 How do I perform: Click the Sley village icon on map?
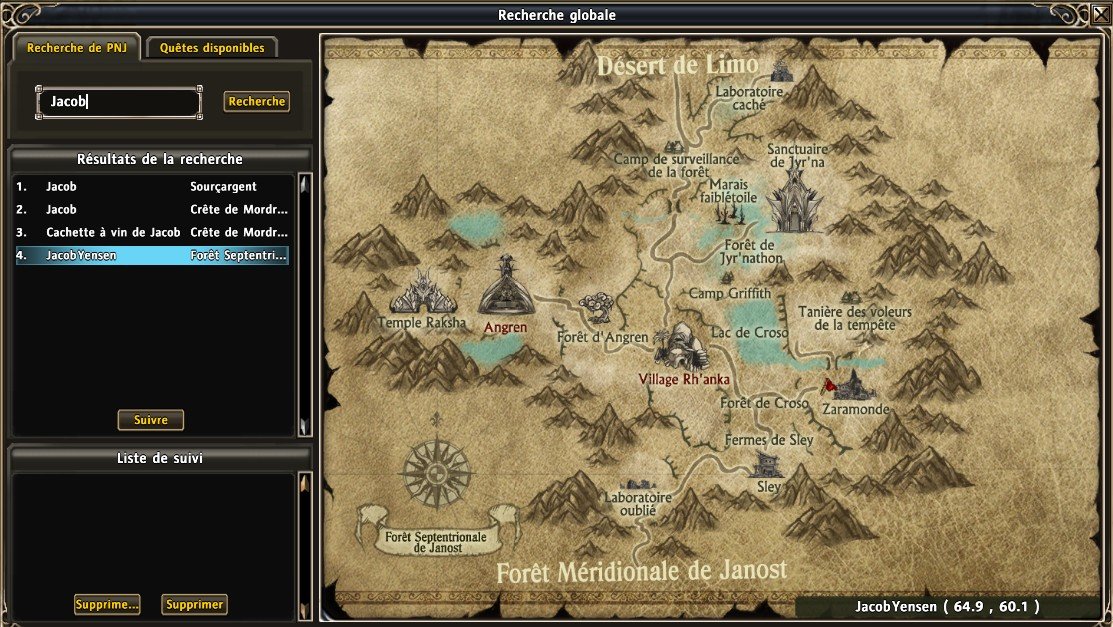(x=767, y=463)
